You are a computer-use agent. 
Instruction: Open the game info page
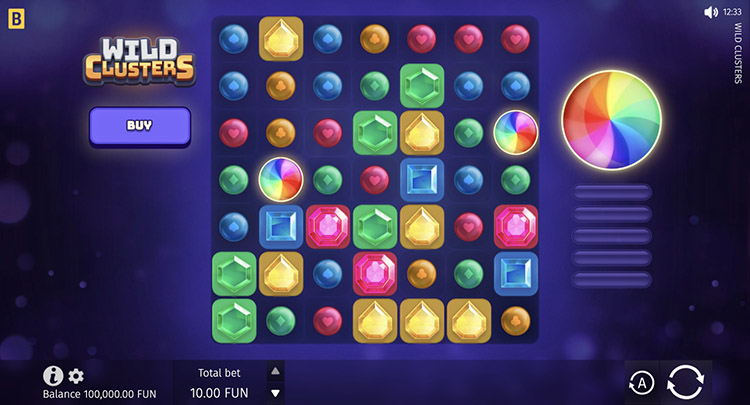pos(53,376)
